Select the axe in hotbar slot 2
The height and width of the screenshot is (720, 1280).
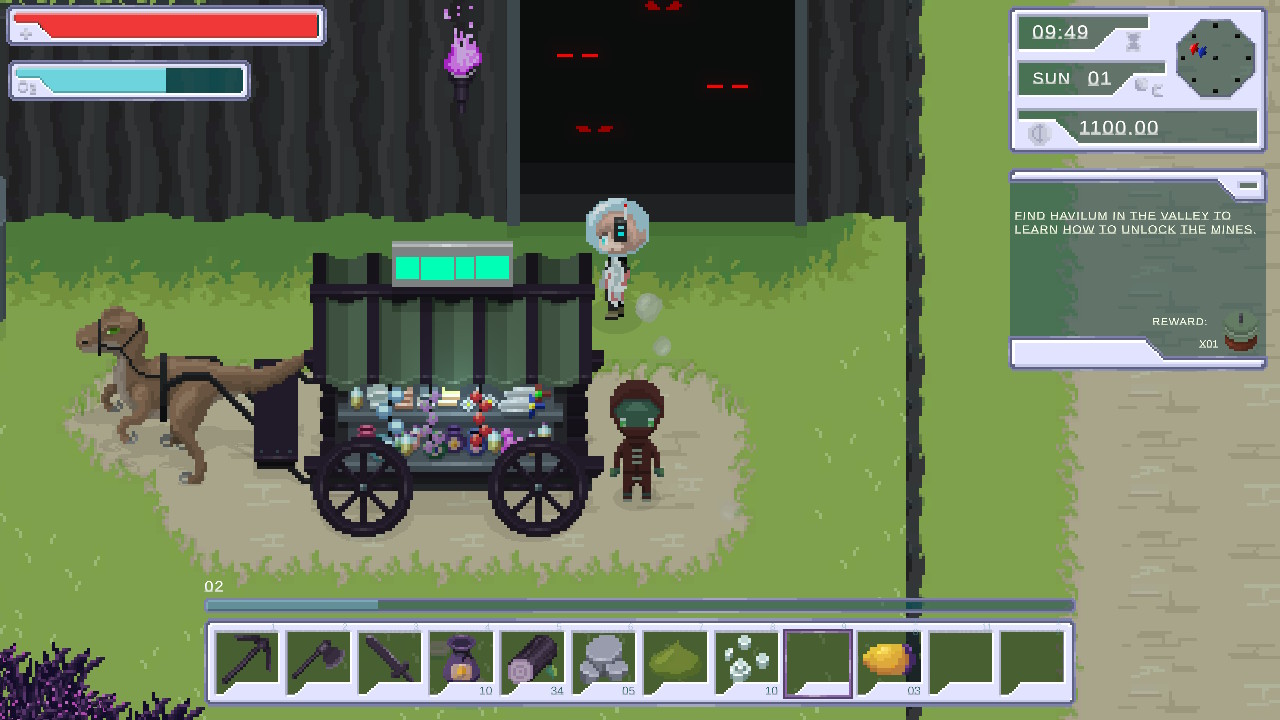pyautogui.click(x=318, y=660)
